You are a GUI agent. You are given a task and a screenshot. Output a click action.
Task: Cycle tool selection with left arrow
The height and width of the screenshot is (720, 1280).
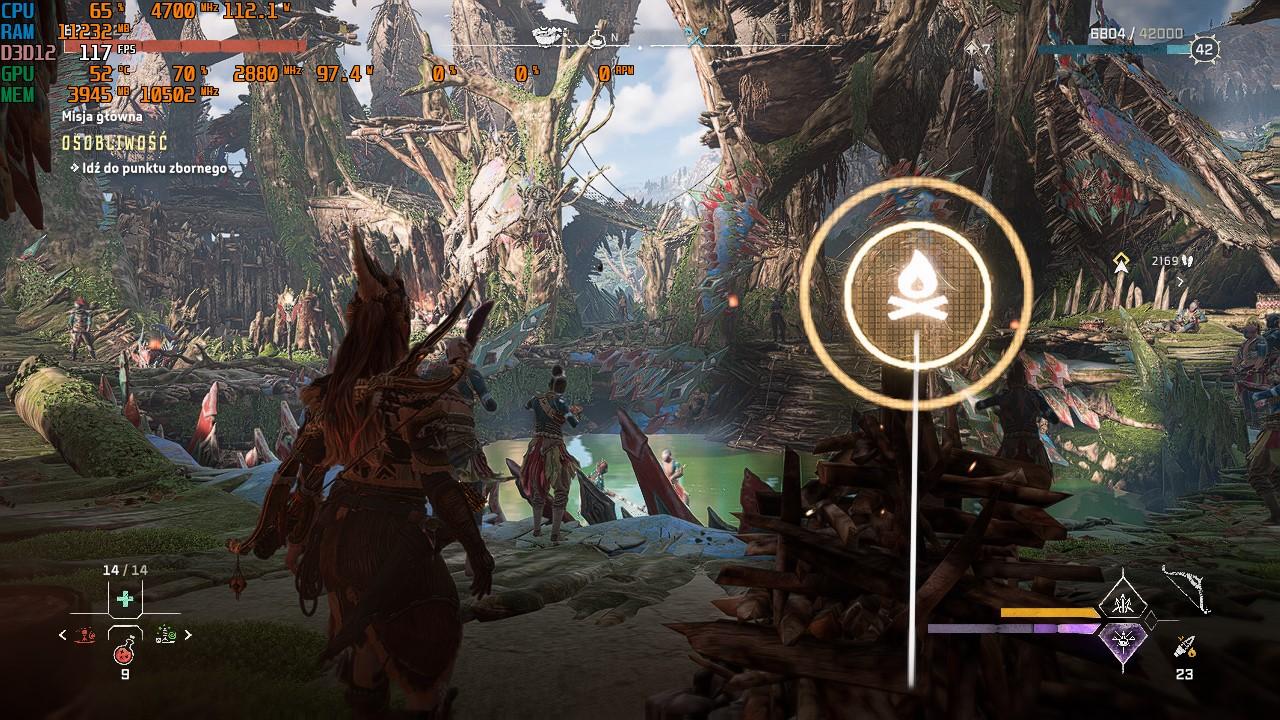coord(64,635)
